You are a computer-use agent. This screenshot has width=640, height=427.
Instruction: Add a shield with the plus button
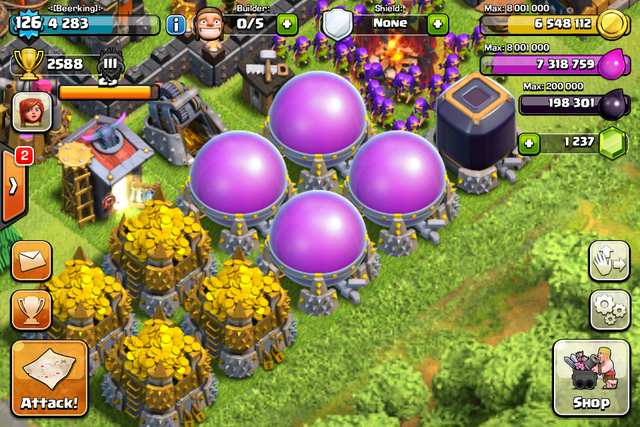[437, 24]
